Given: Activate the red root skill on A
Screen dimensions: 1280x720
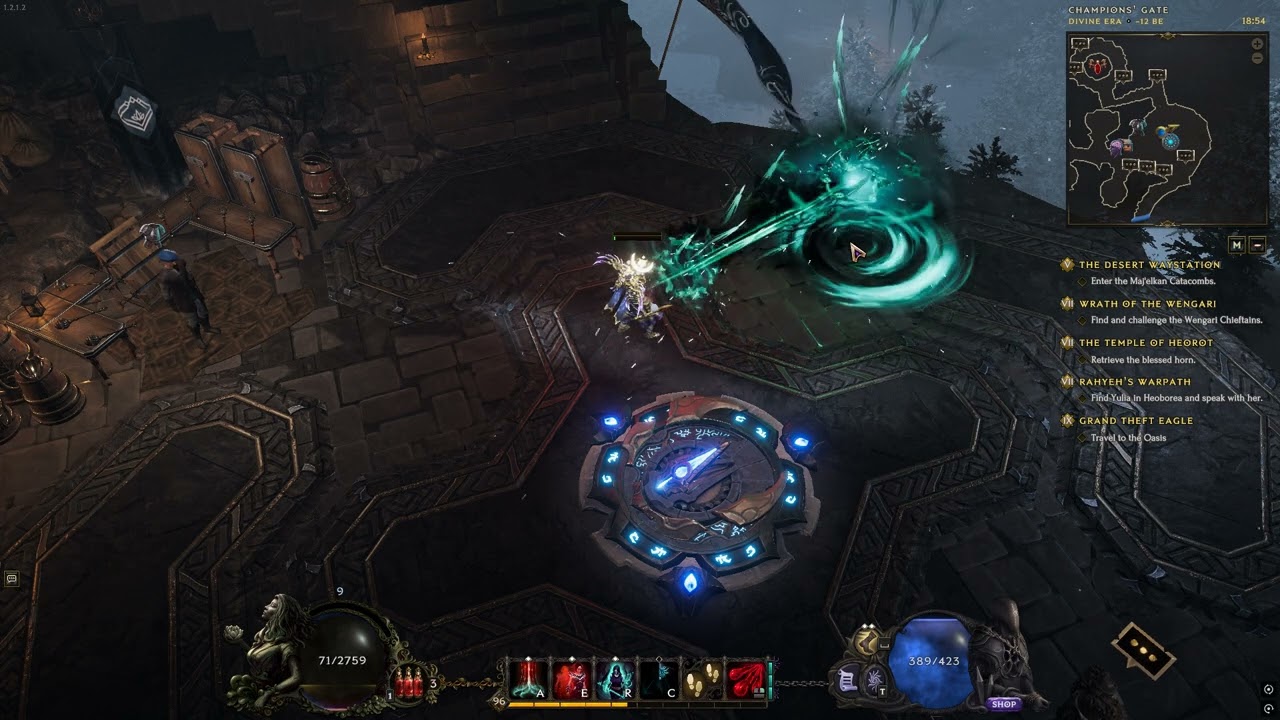Looking at the screenshot, I should click(x=528, y=680).
